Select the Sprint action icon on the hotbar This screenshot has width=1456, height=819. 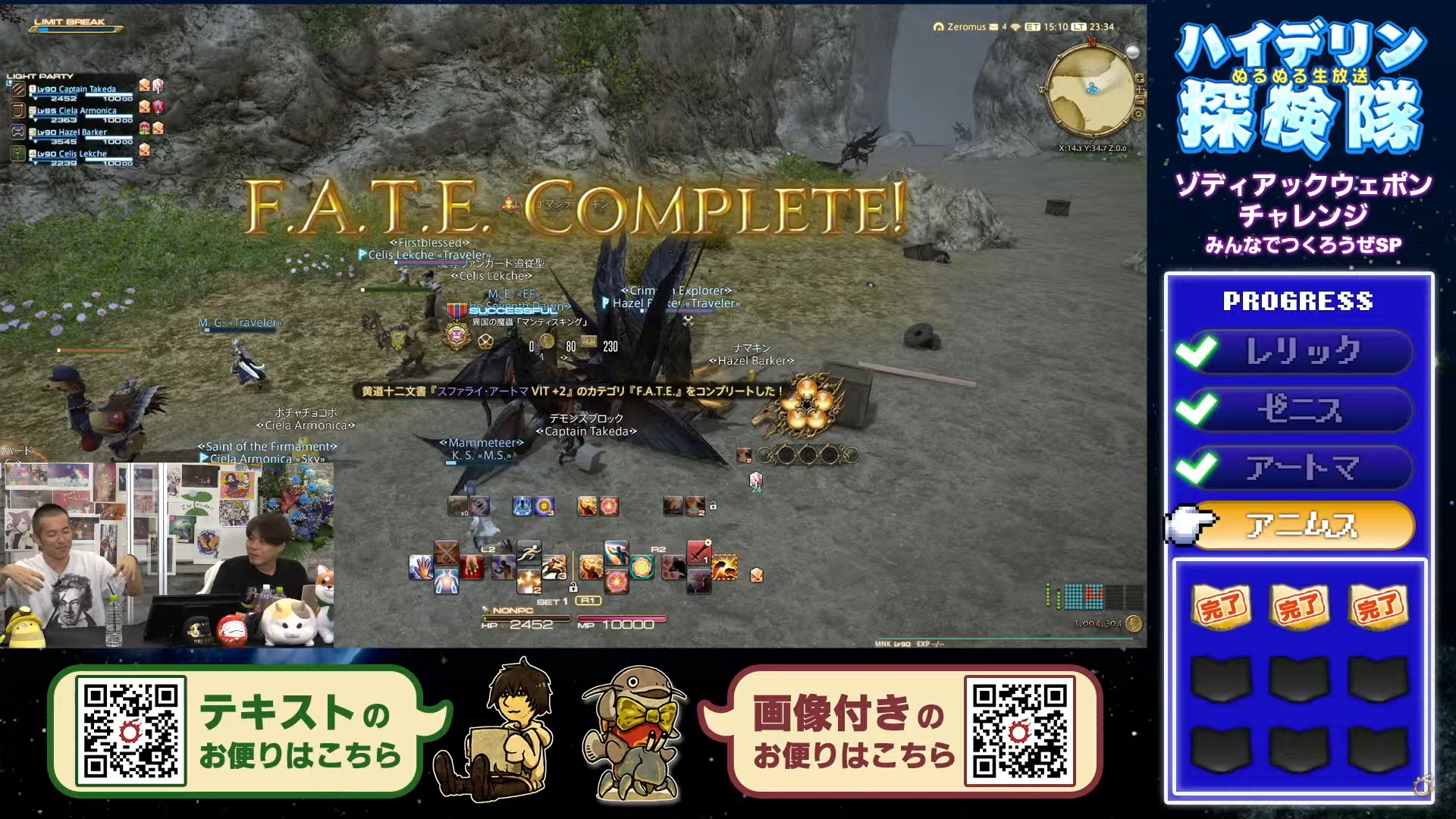coord(528,554)
